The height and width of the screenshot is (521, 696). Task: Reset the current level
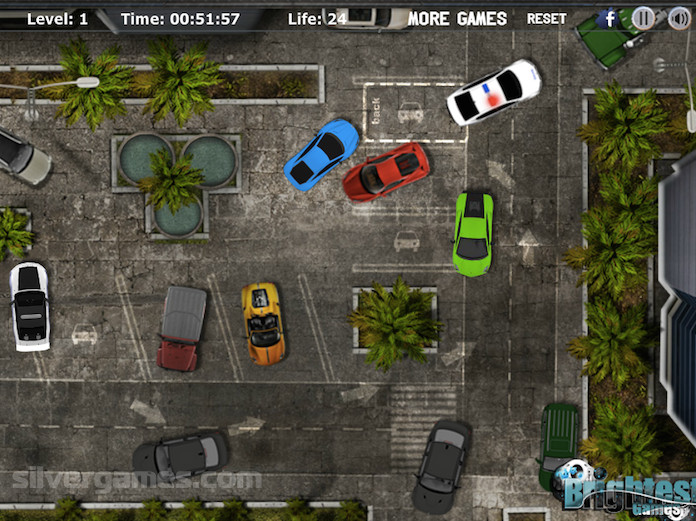(x=546, y=18)
